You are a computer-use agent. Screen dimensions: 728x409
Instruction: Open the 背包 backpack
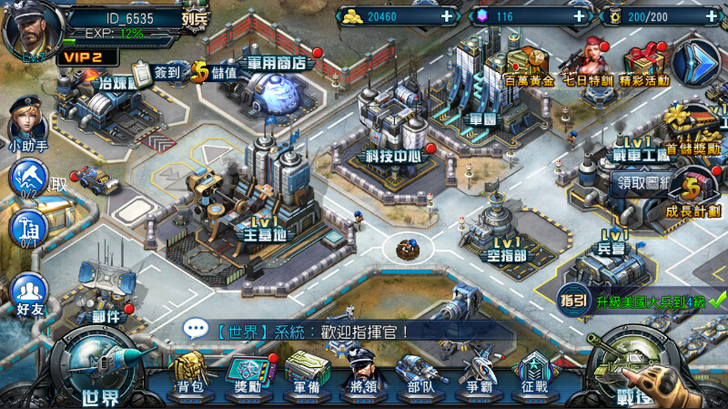pos(190,374)
